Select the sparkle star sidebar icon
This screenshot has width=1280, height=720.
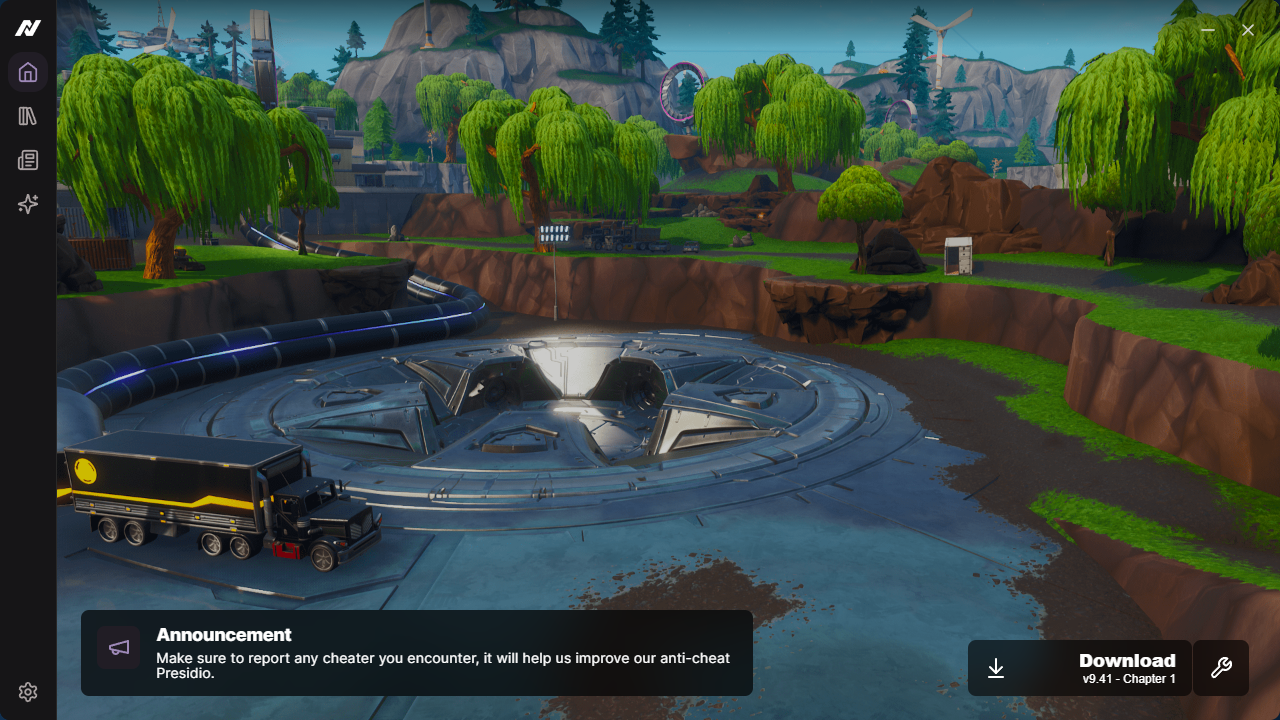(28, 204)
